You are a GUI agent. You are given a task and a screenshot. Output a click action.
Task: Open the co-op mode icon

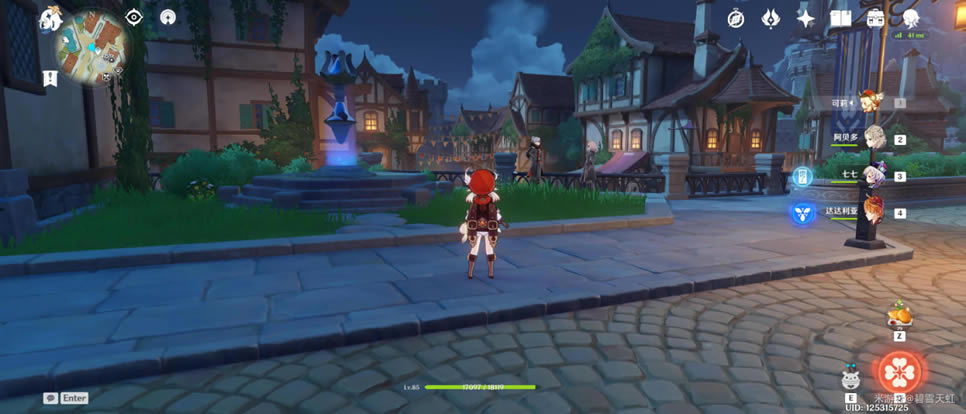[x=167, y=18]
